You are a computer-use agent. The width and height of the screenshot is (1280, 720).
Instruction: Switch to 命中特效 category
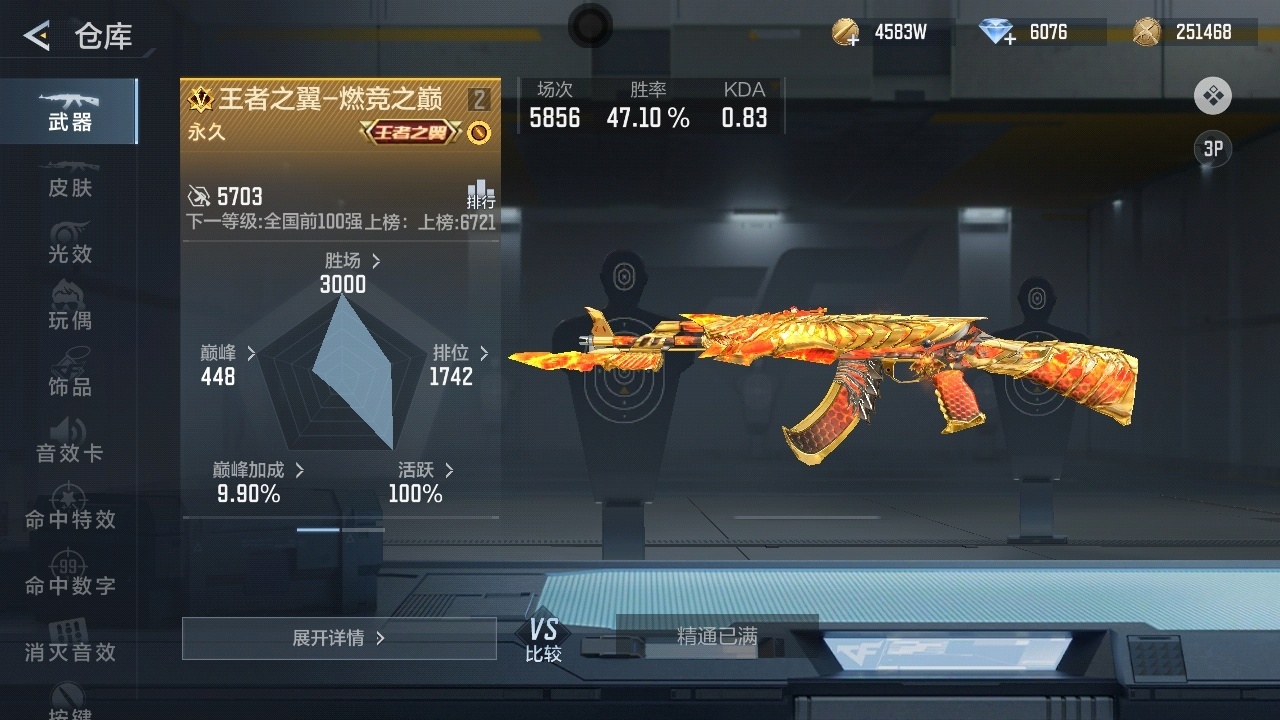[70, 509]
